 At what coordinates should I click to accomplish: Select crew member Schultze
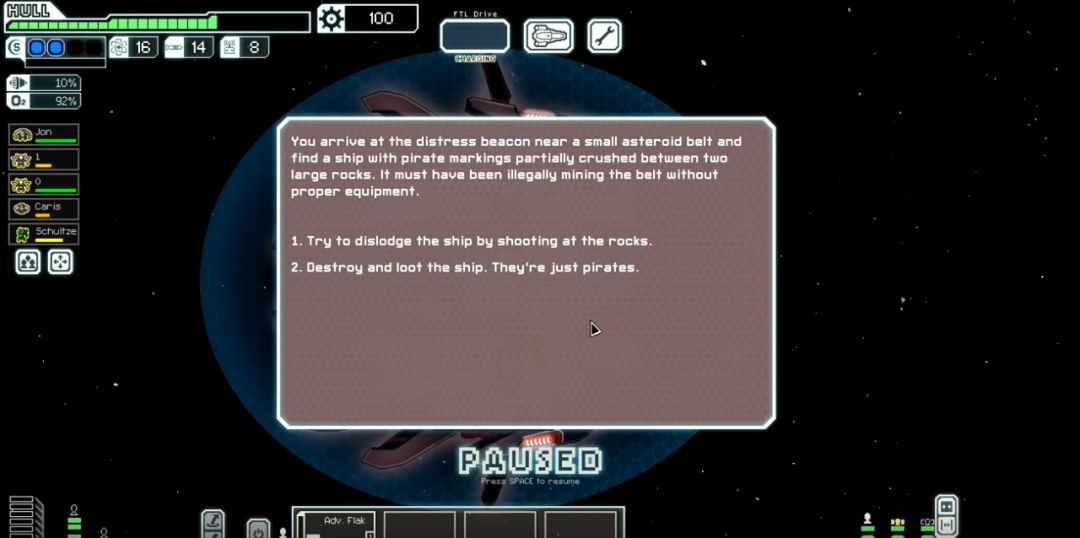point(44,234)
